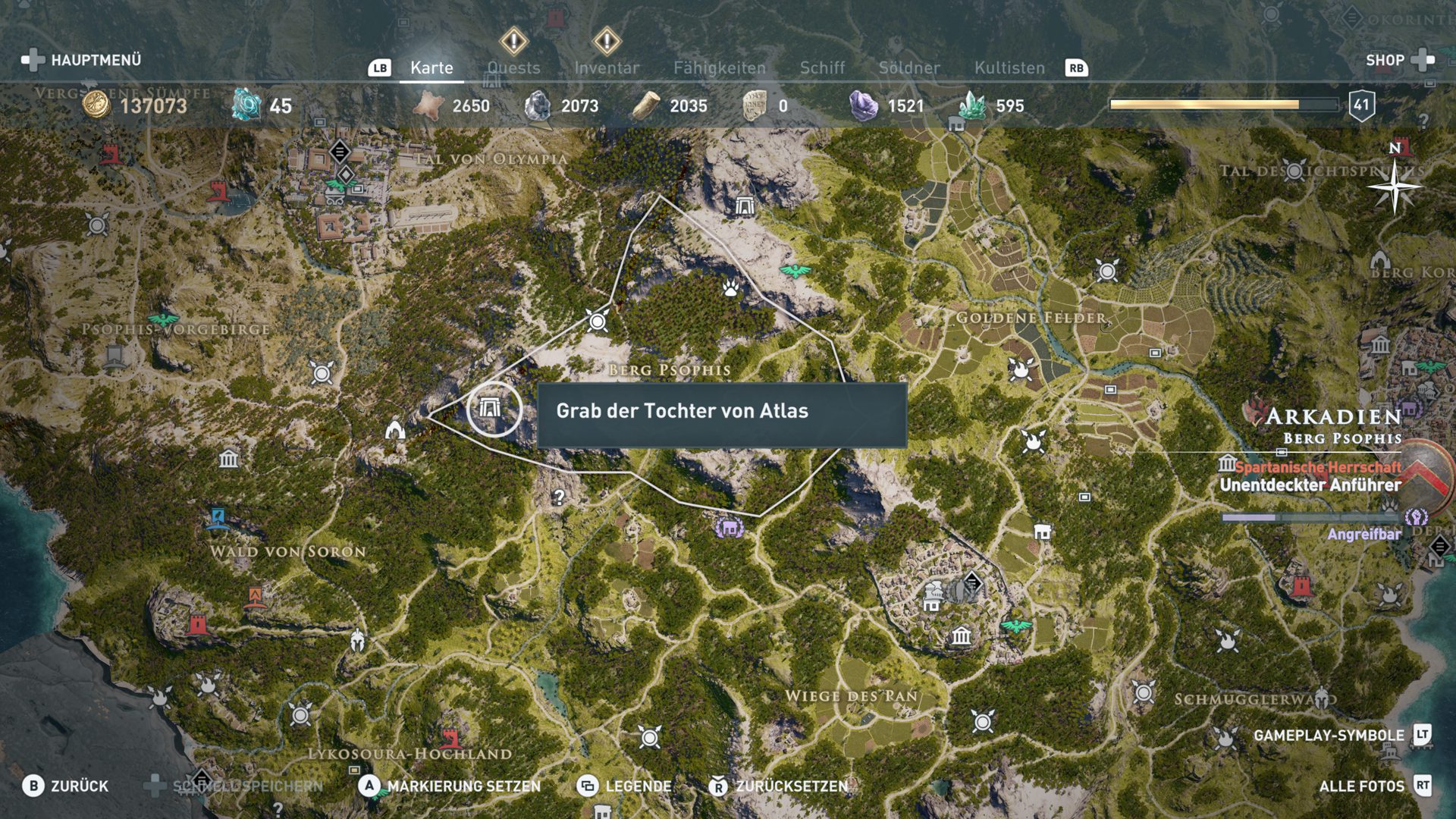This screenshot has height=819, width=1456.
Task: Click the question mark map marker
Action: point(559,497)
